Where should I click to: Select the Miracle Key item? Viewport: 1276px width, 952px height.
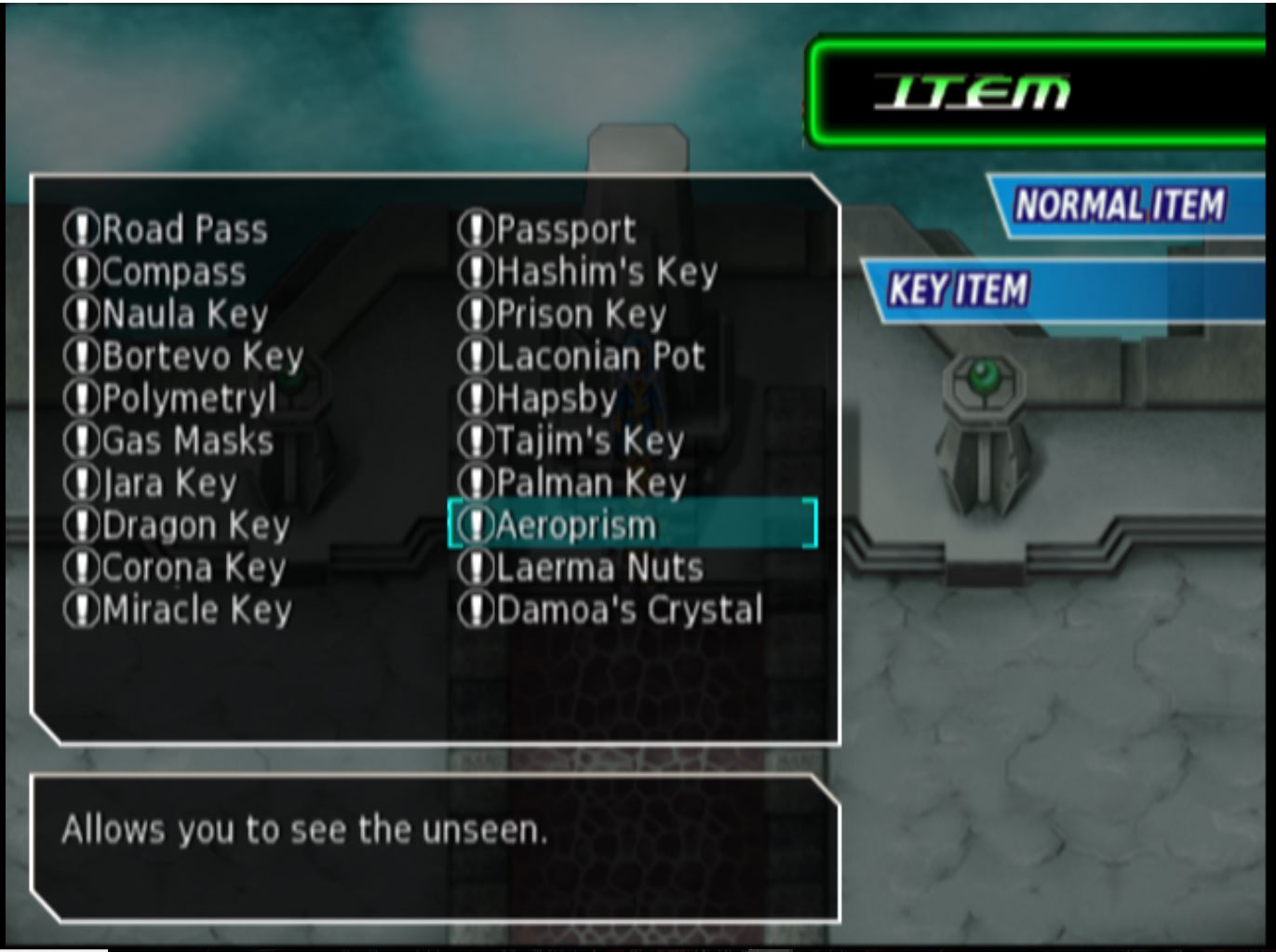pyautogui.click(x=195, y=609)
